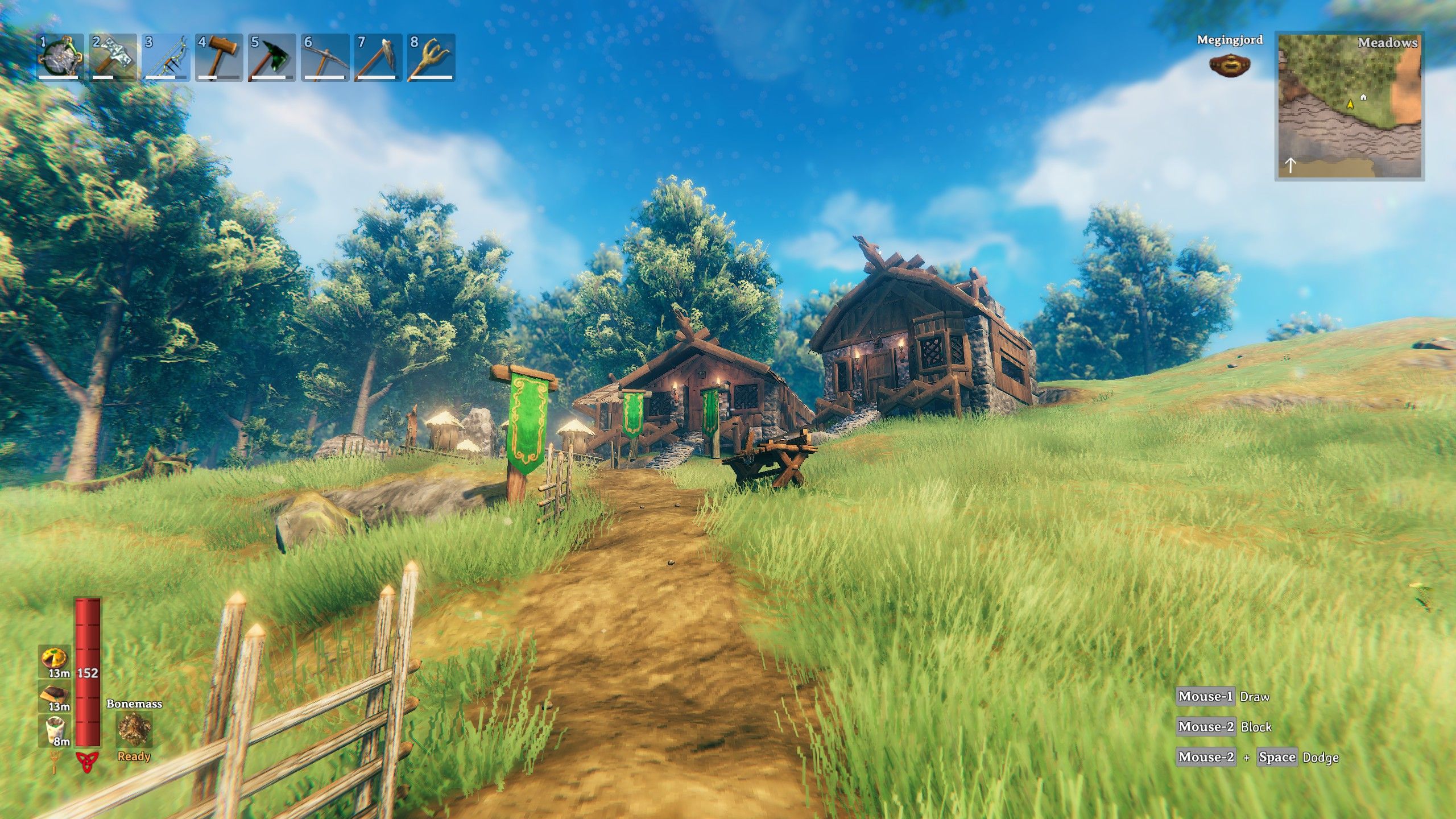Click the Megingjord belt status icon
The height and width of the screenshot is (819, 1456).
[x=1230, y=65]
